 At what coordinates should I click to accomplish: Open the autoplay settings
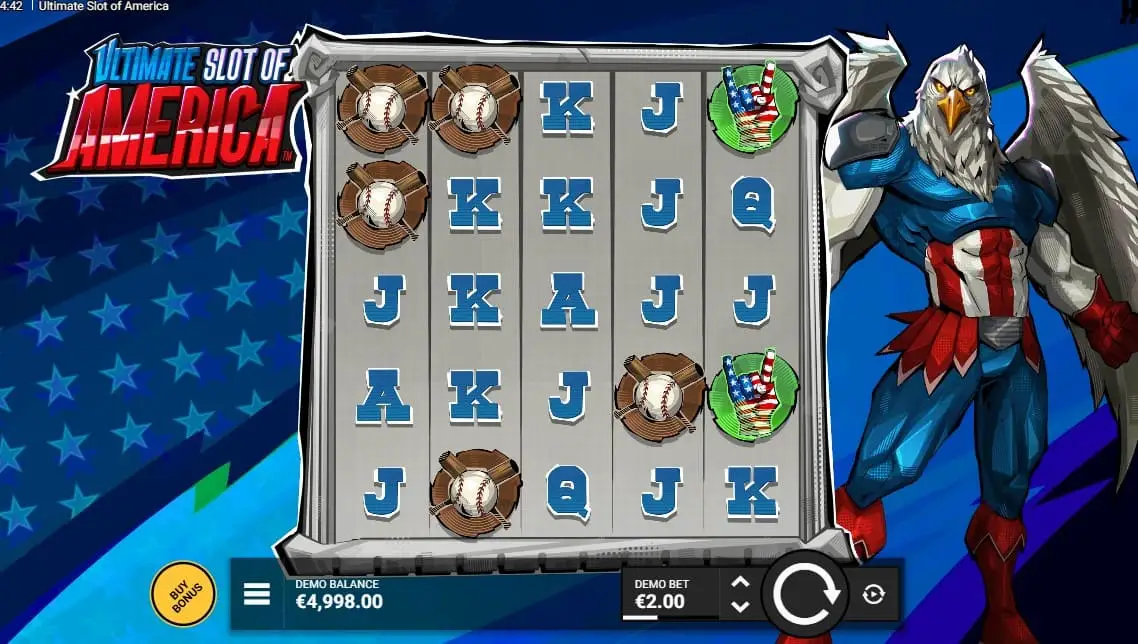(x=873, y=595)
